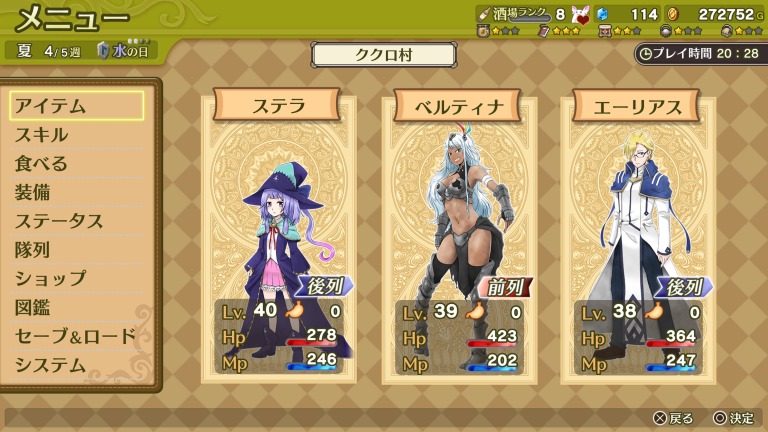Choose セーブ&ロード (Save & Load)
The width and height of the screenshot is (768, 432).
point(76,336)
